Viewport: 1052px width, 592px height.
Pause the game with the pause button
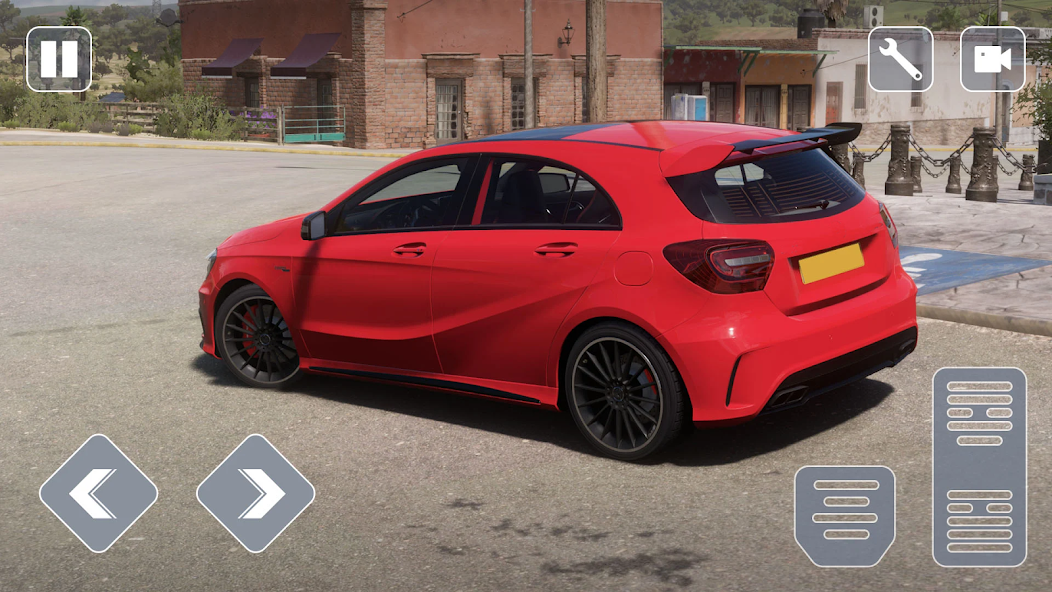point(58,59)
